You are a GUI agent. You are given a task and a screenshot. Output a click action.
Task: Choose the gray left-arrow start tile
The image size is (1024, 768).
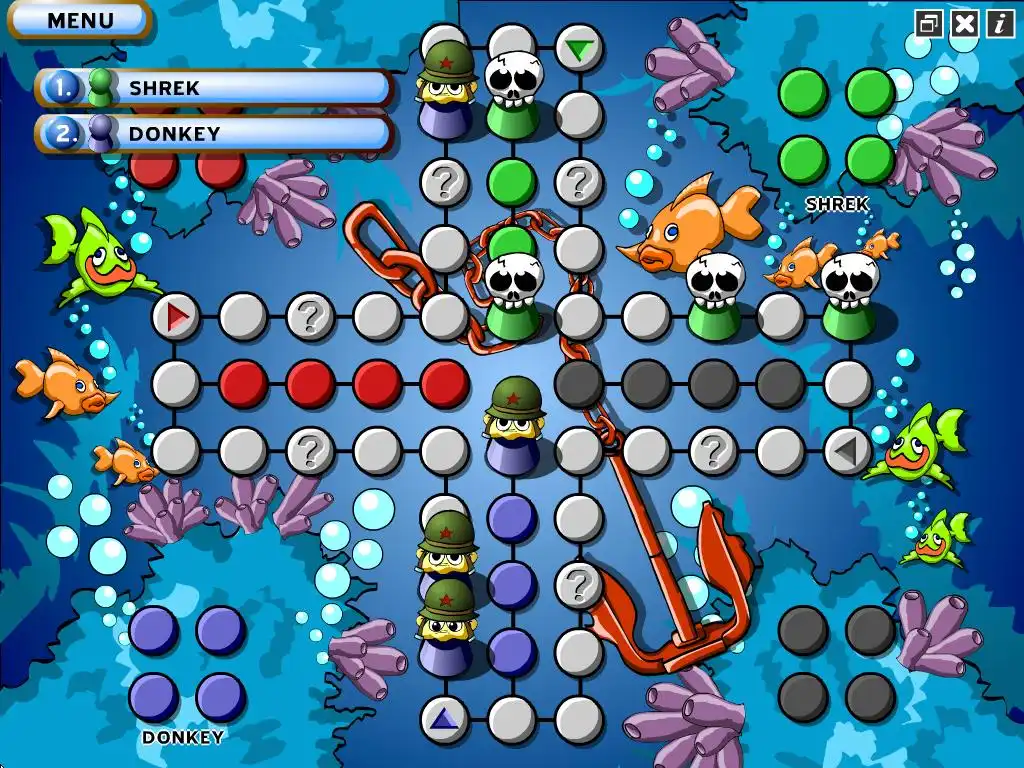(847, 451)
